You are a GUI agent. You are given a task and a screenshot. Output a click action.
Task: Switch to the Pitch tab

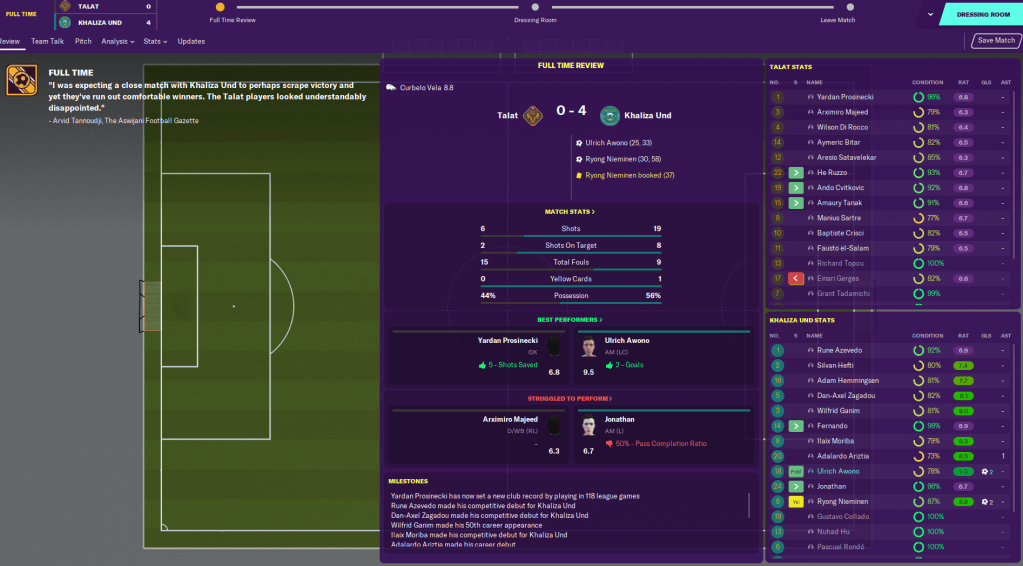coord(83,41)
